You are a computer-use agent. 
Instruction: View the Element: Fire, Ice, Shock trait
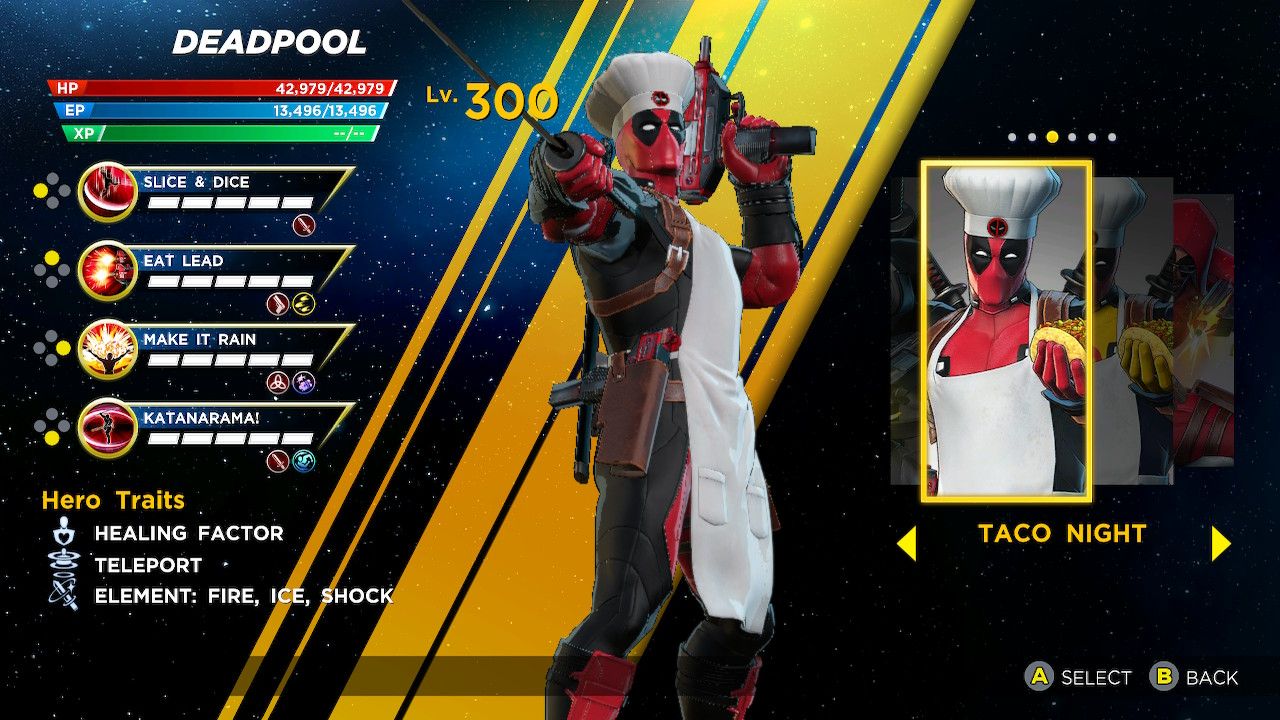tap(243, 596)
